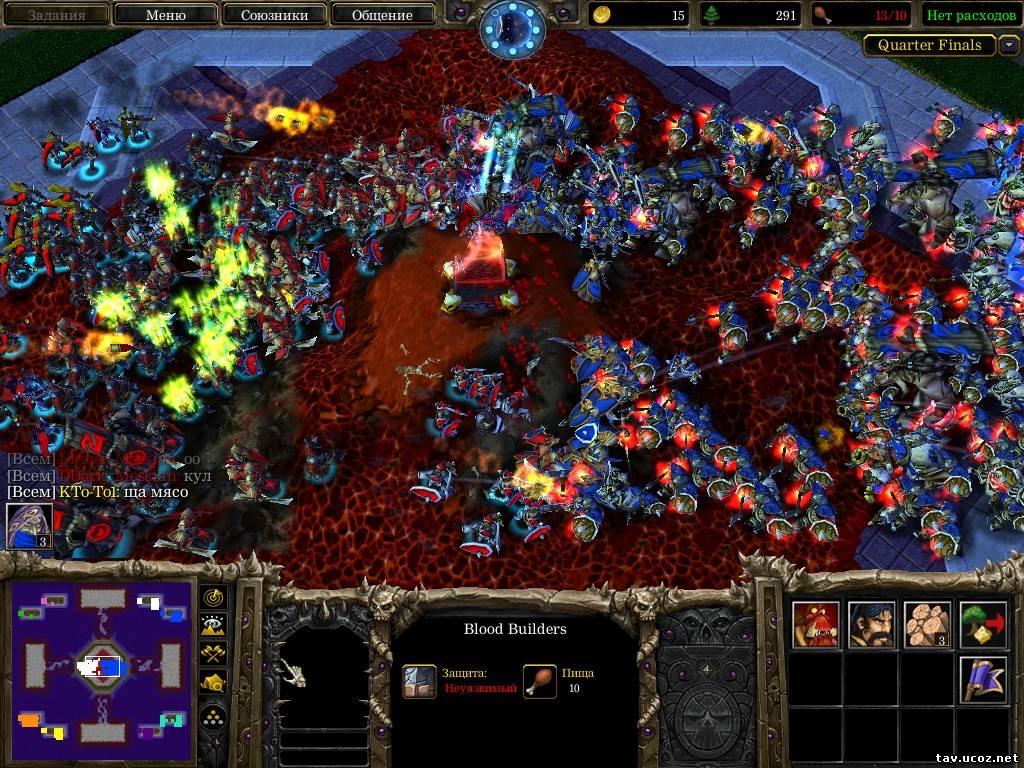Activate the minimap signal ping button
The image size is (1024, 768).
(x=214, y=597)
